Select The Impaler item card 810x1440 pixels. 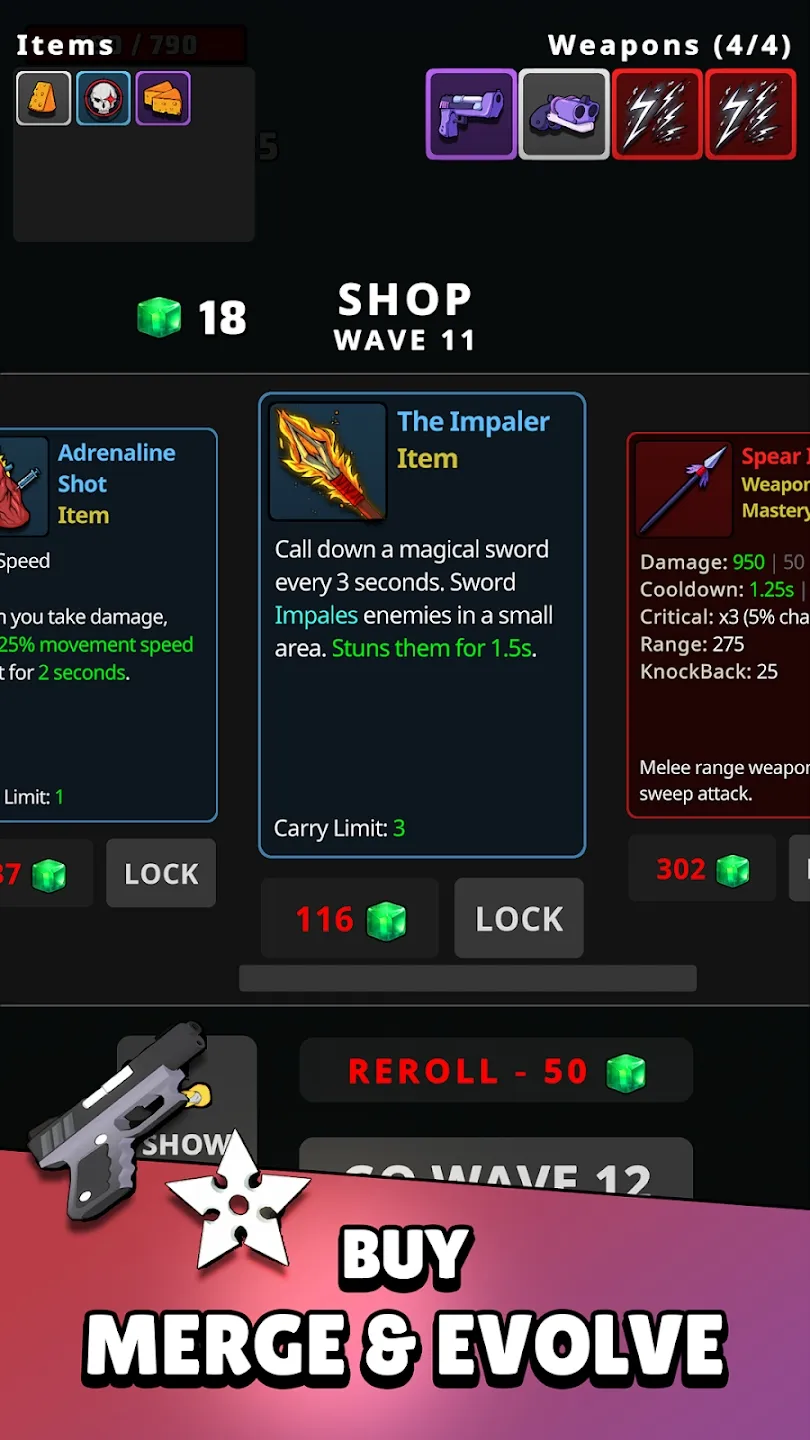pos(422,625)
